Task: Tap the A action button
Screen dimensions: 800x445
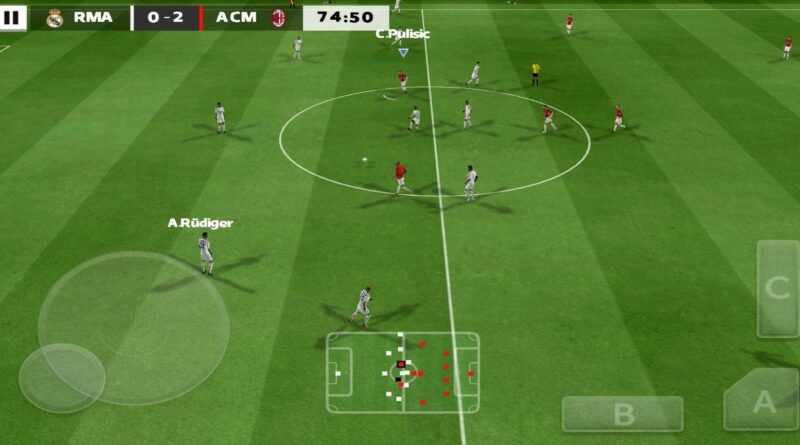Action: tap(762, 402)
